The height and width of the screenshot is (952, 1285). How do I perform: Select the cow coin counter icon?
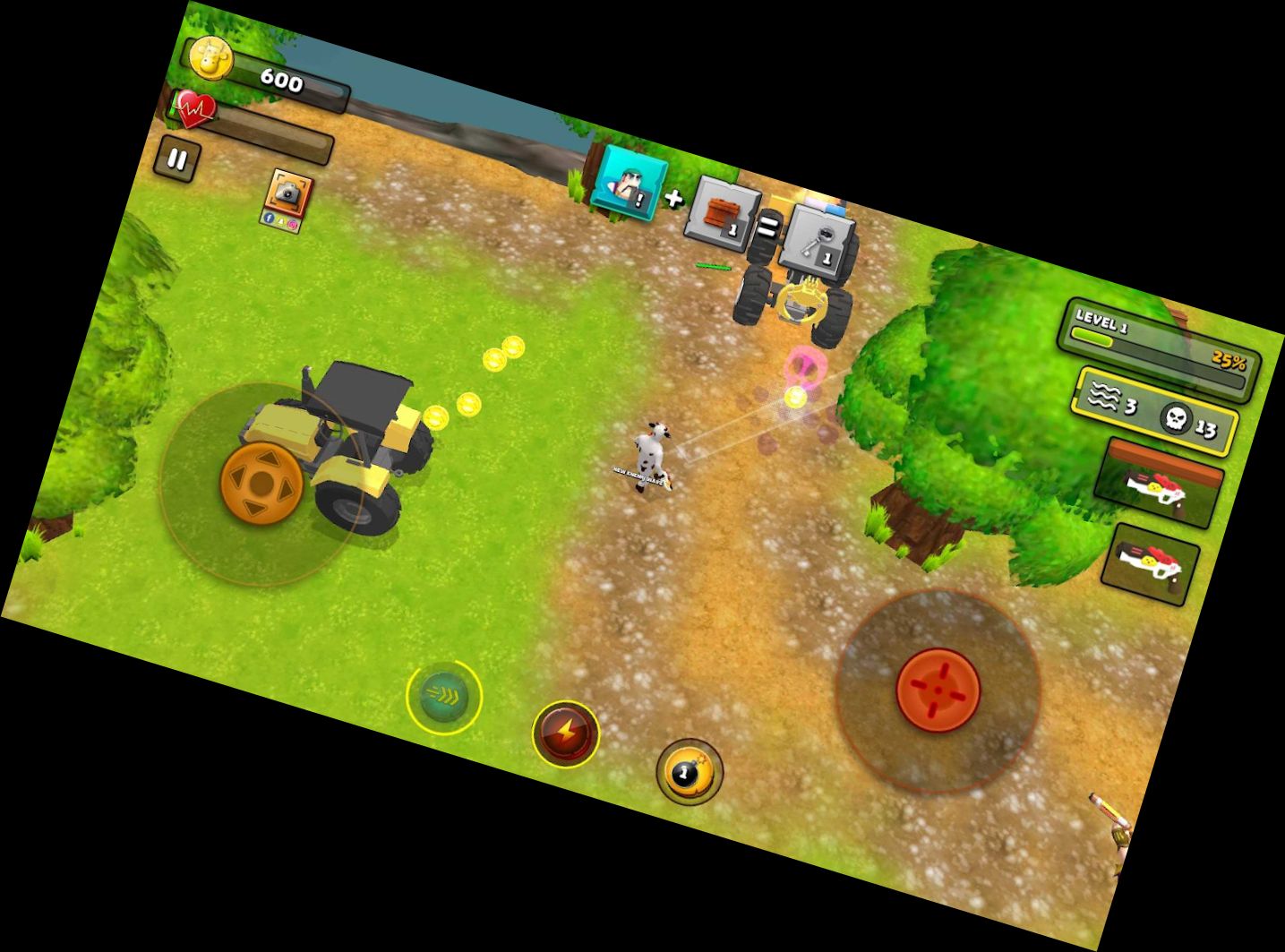[212, 59]
